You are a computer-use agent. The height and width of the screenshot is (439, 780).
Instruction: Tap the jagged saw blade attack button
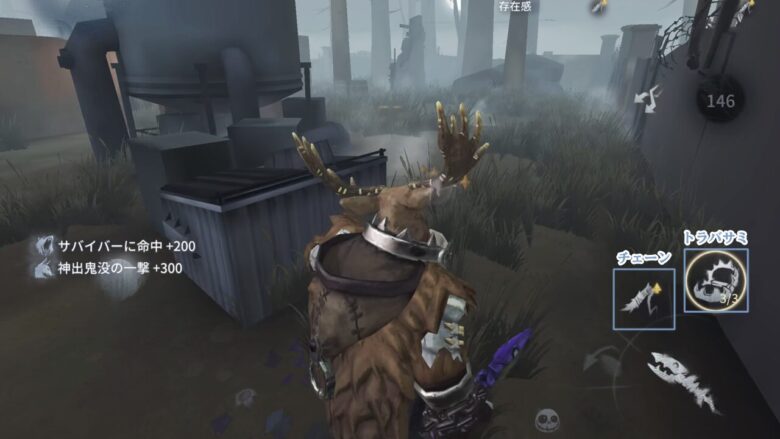(683, 378)
